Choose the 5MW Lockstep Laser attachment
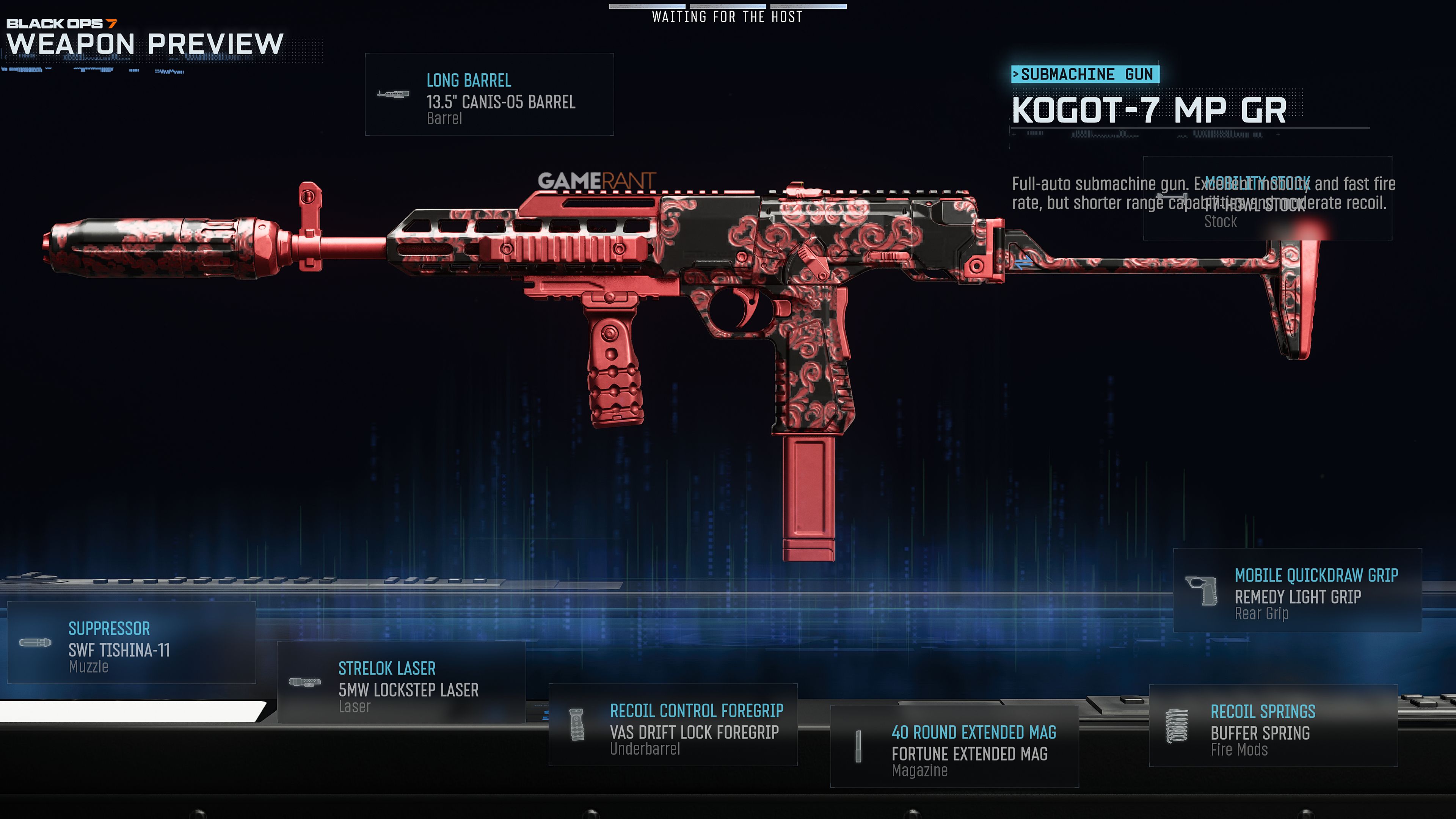The image size is (1456, 819). (401, 683)
